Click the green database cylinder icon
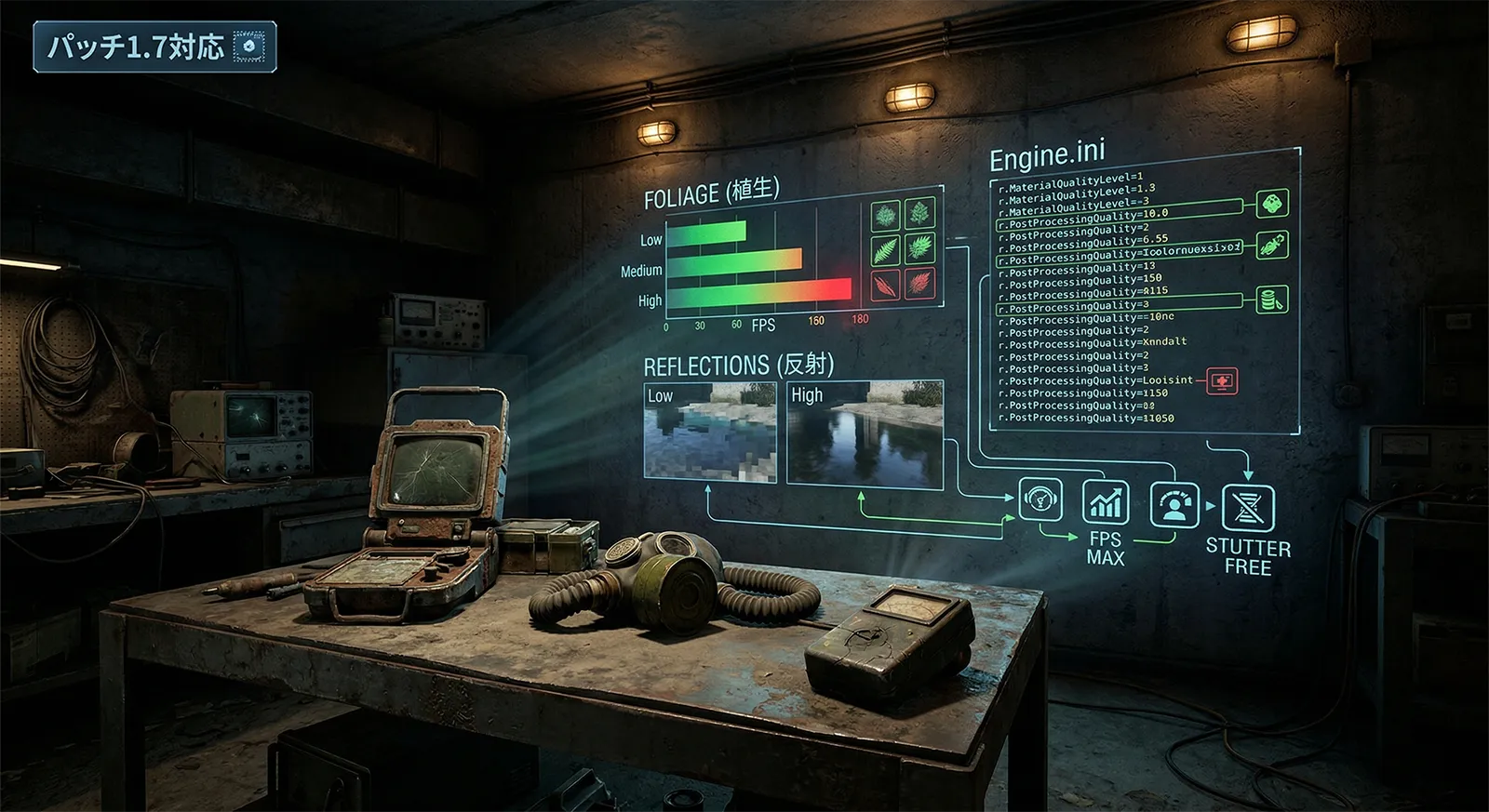 (1271, 300)
